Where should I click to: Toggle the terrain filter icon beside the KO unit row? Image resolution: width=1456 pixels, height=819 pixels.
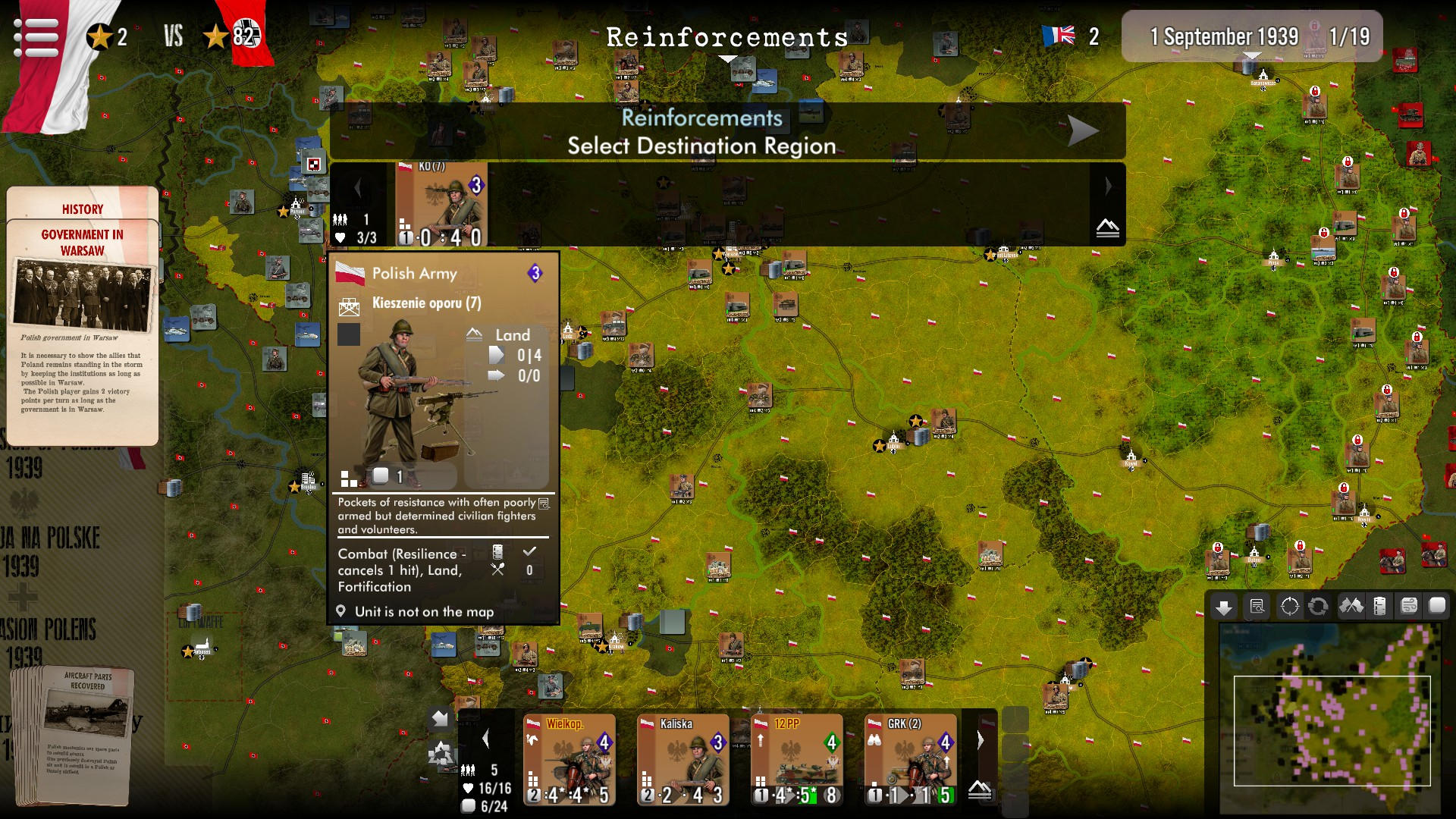pyautogui.click(x=1108, y=228)
